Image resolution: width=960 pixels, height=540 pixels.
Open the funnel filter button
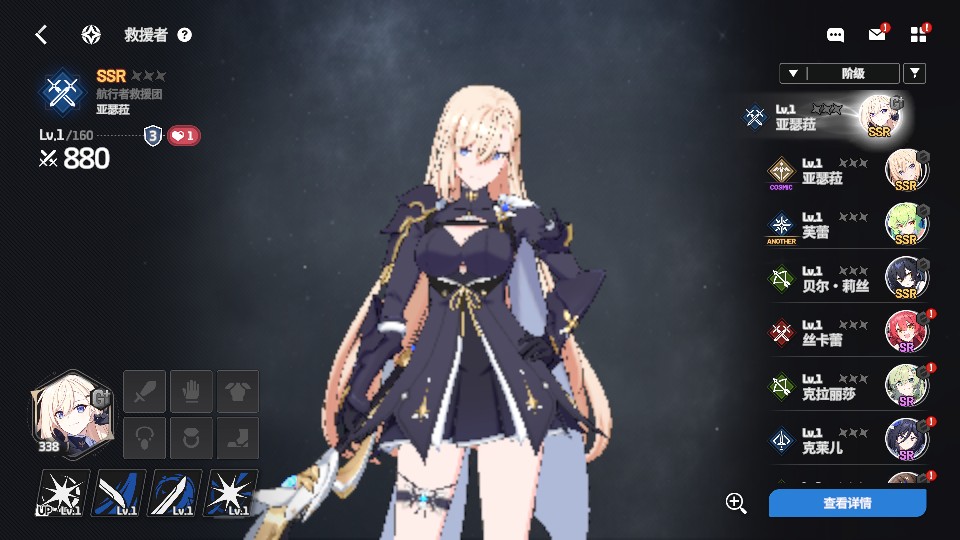point(914,73)
